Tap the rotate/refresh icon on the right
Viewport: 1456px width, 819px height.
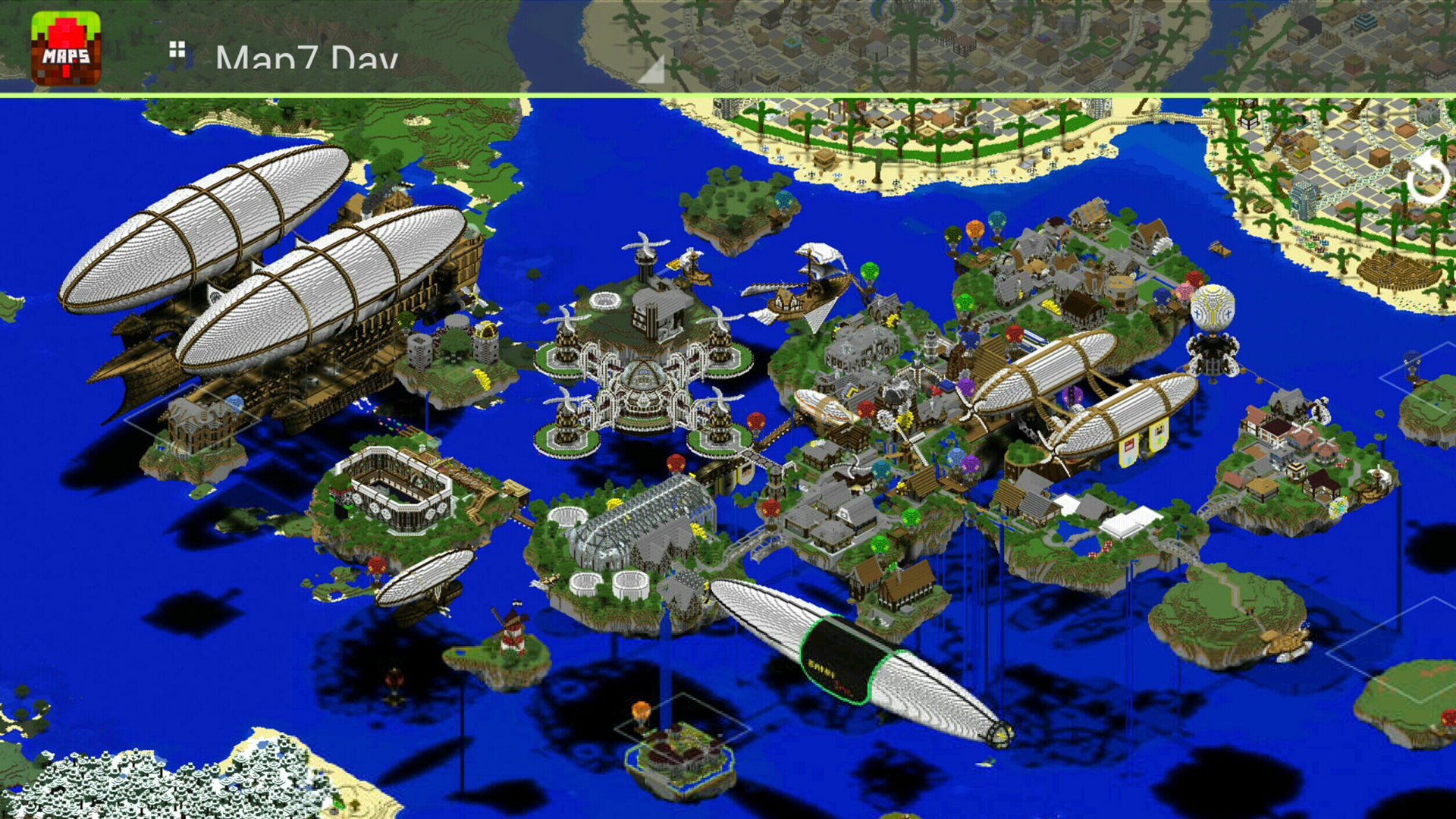1429,176
